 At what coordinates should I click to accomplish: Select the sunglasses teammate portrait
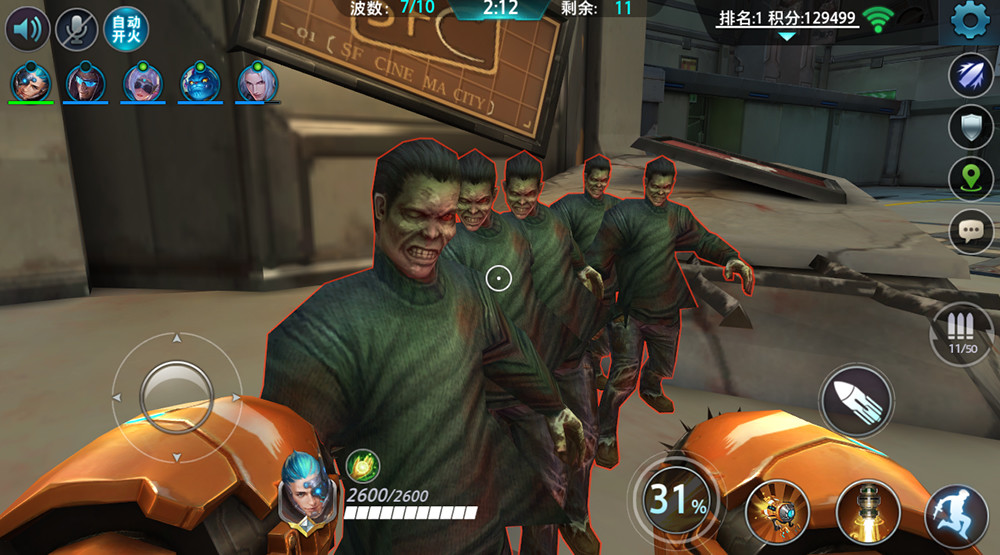point(86,82)
